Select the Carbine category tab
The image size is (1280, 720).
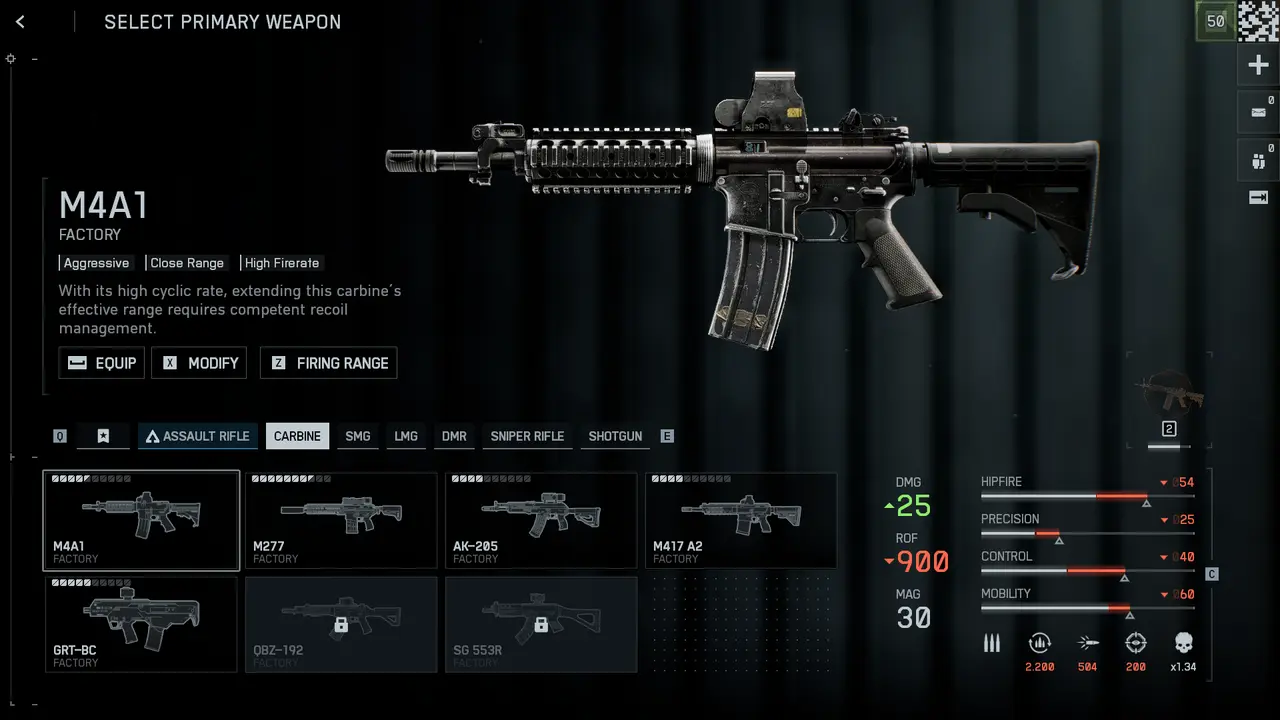(x=297, y=436)
